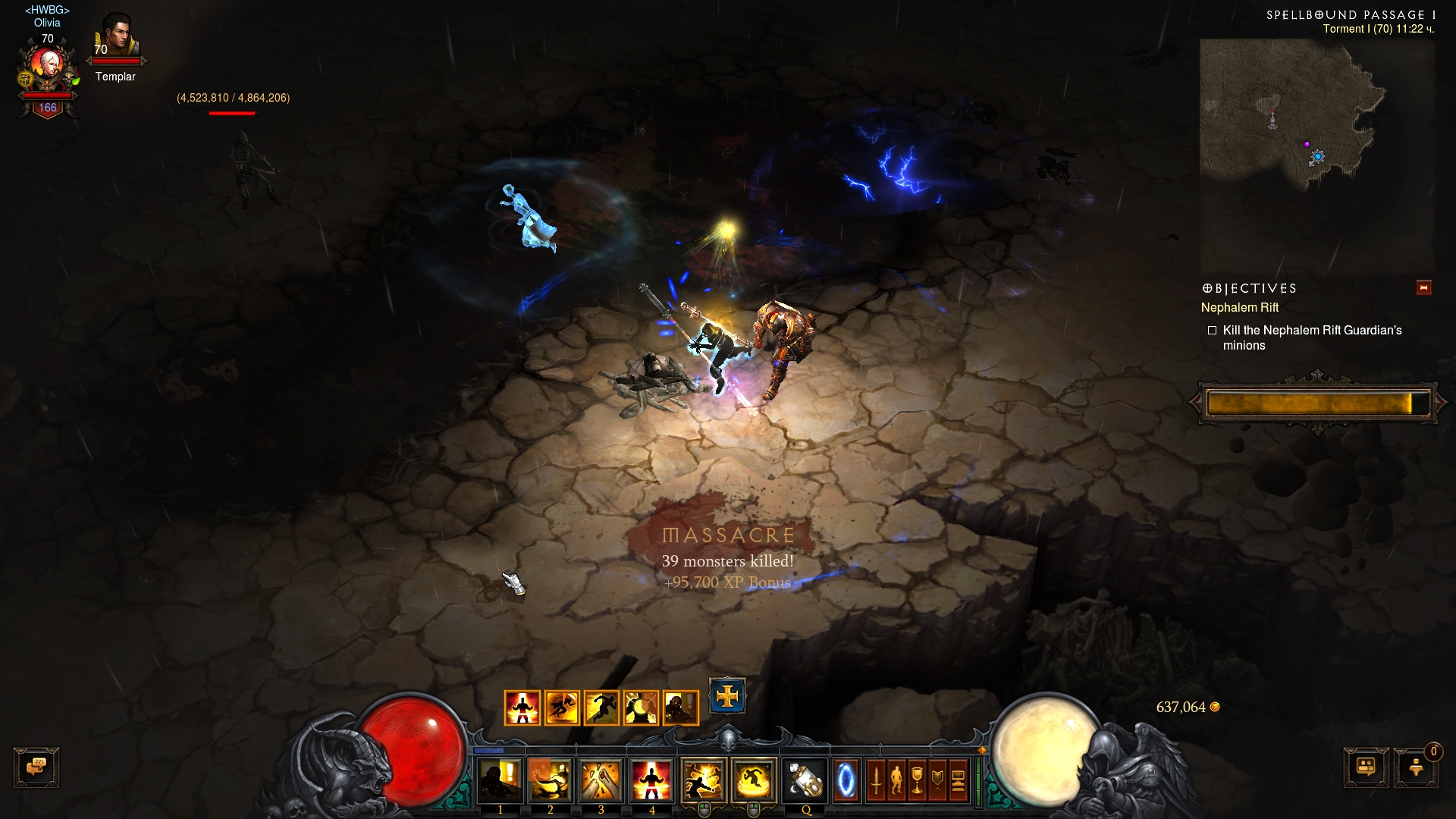Screen dimensions: 1456x819
Task: Open the shield banner menu button
Action: 937,780
